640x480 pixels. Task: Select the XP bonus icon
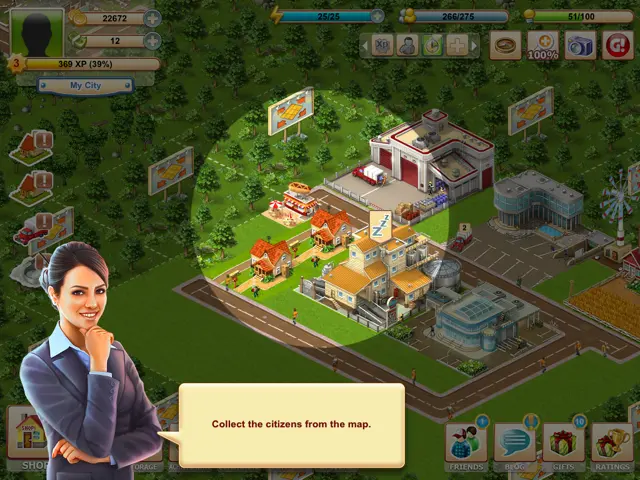(x=382, y=45)
